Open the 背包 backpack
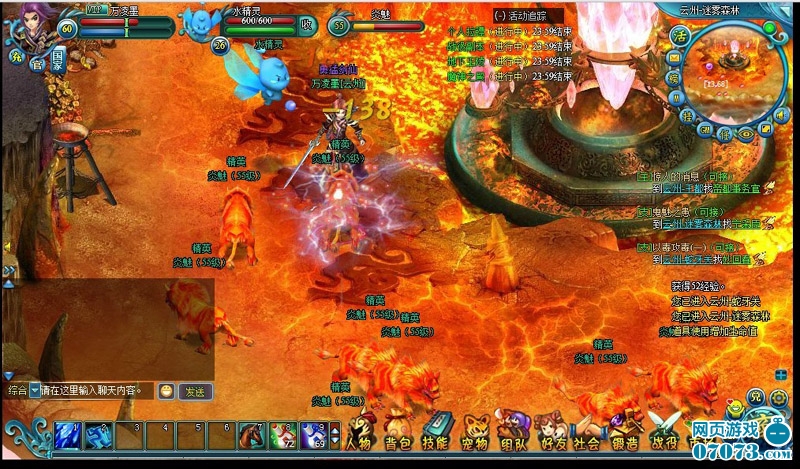 click(x=398, y=436)
